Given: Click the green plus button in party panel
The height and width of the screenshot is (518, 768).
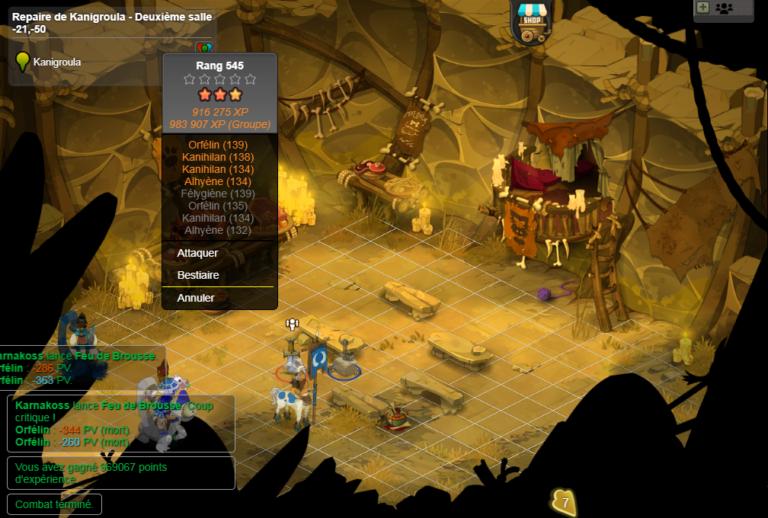Looking at the screenshot, I should tap(702, 7).
